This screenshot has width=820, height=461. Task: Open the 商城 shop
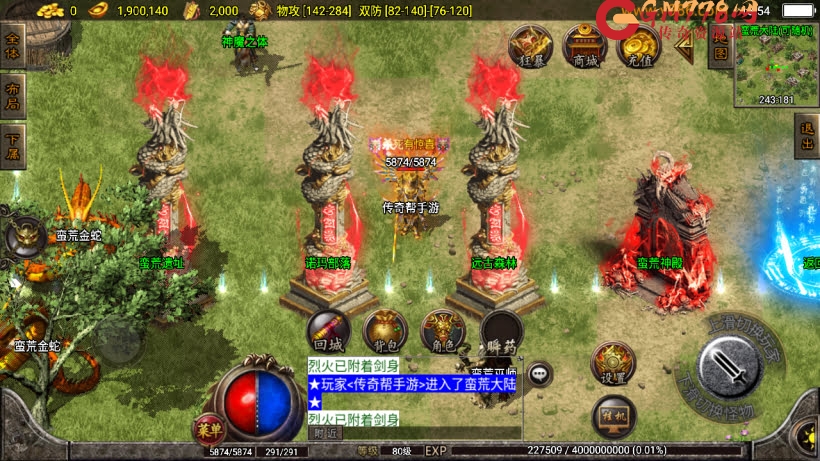585,46
